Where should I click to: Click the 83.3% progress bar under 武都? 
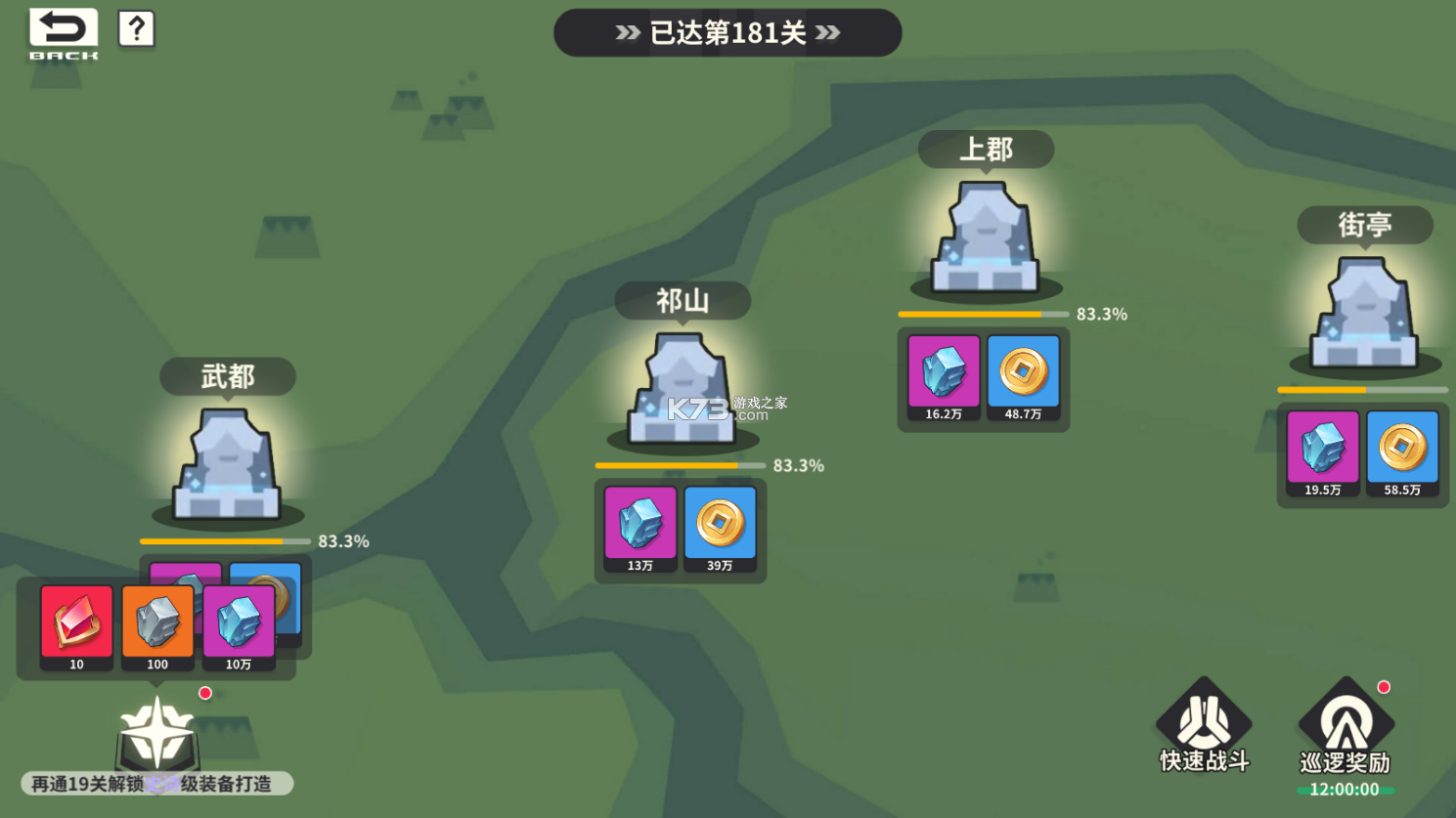point(225,540)
